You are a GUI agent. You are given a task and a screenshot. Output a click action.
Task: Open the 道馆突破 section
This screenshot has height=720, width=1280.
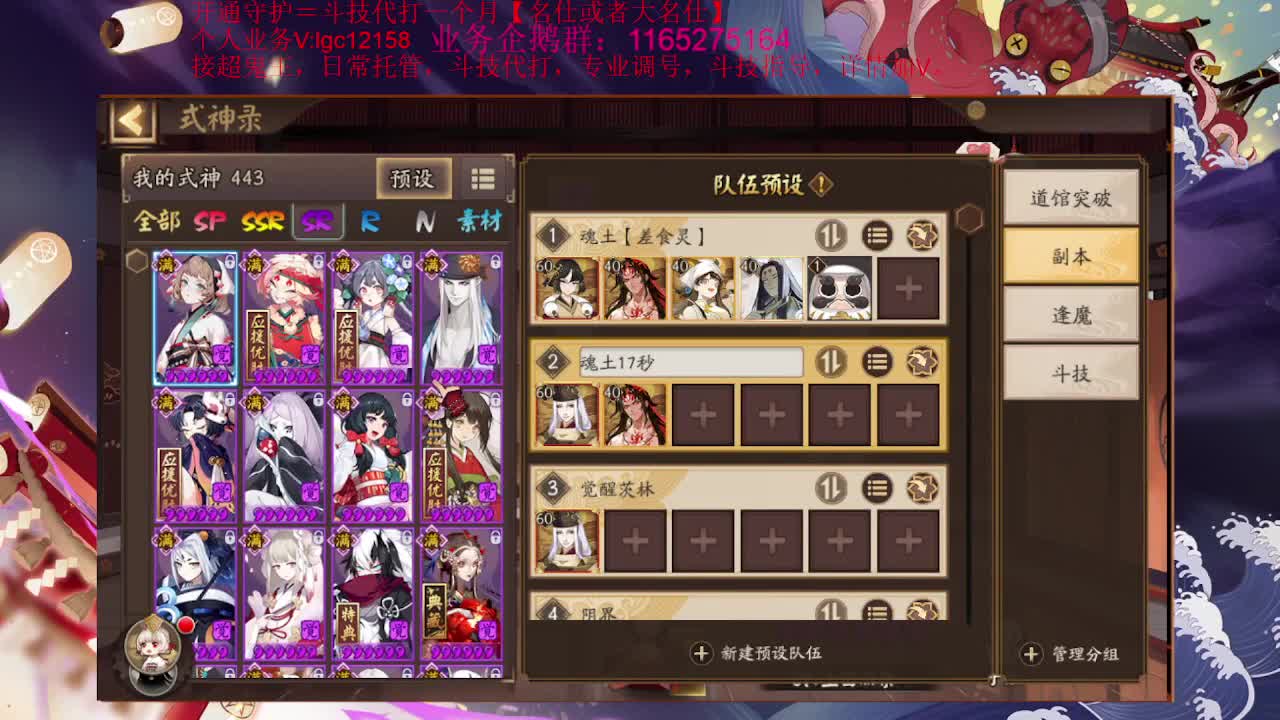pos(1070,196)
